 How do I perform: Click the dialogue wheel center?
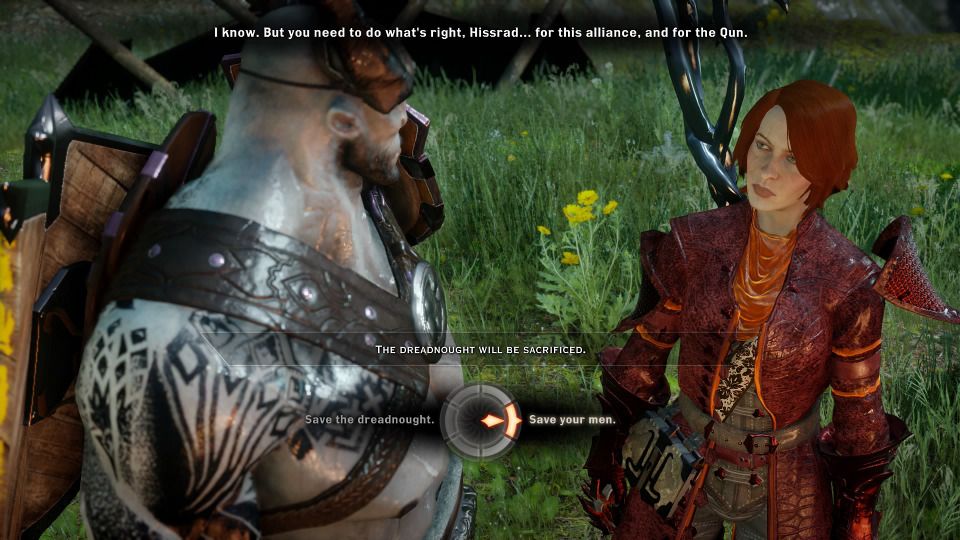click(x=480, y=420)
